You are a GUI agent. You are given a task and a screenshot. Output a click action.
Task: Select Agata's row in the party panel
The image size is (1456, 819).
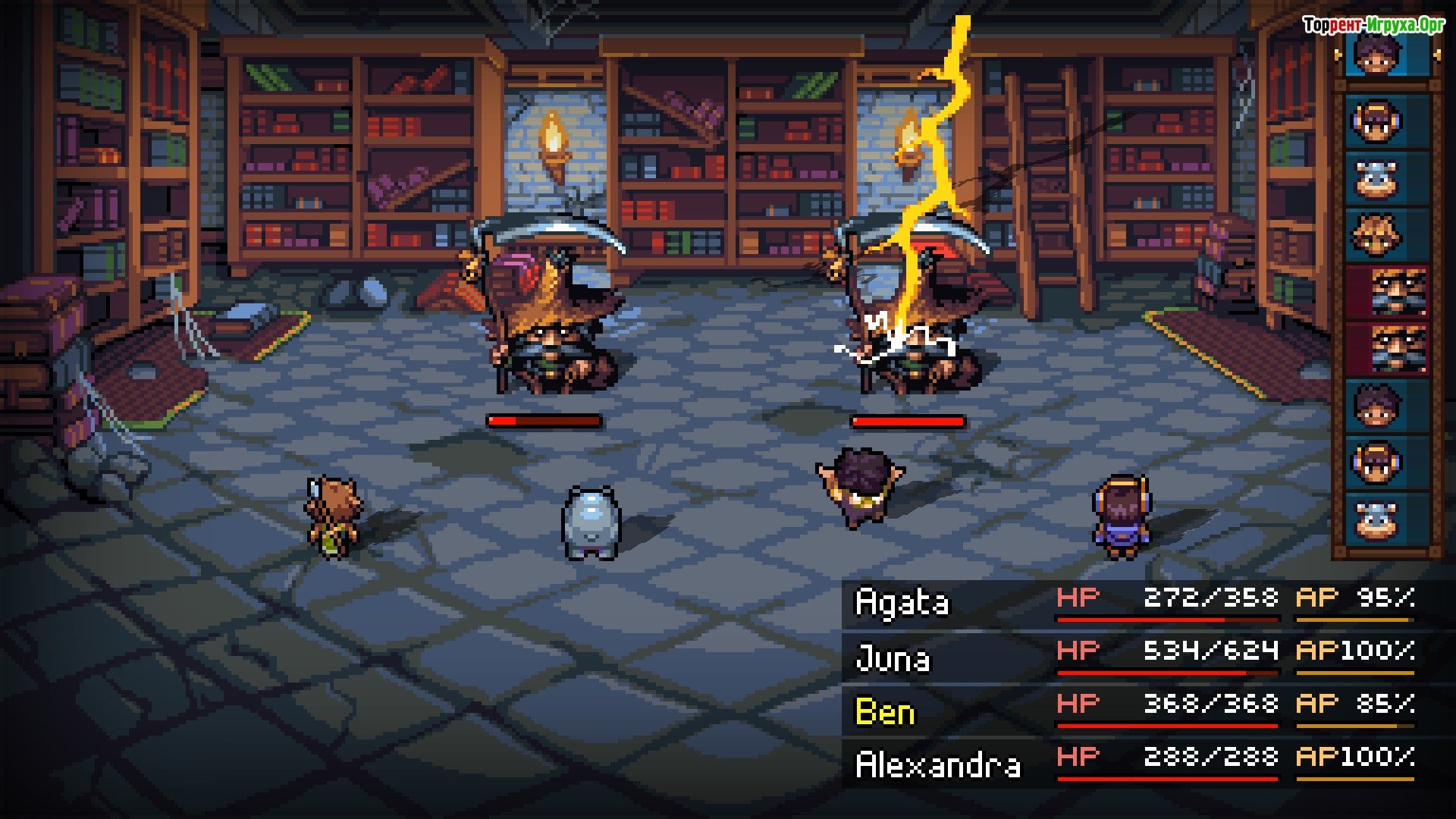tap(1137, 604)
